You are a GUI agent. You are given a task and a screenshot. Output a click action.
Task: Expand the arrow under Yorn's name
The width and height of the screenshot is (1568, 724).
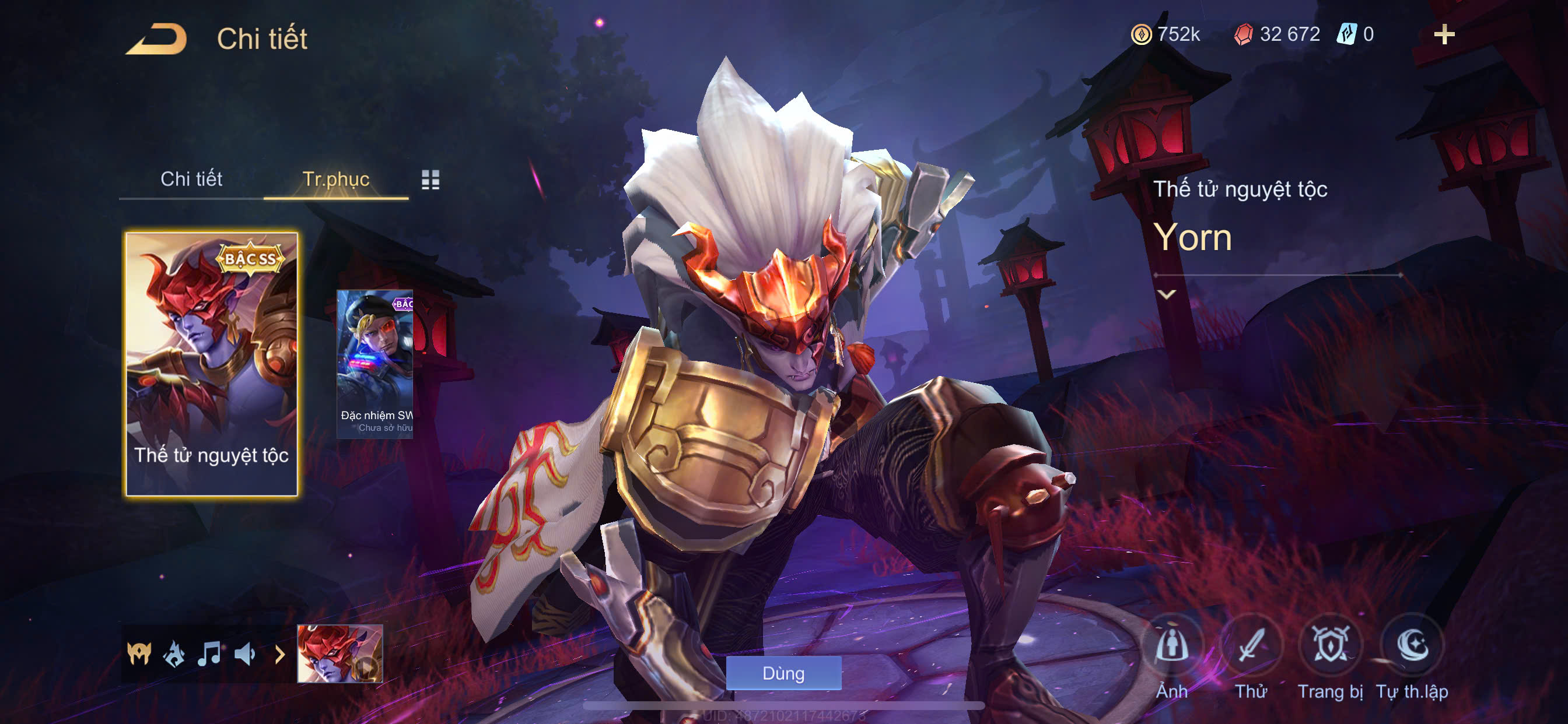1166,294
